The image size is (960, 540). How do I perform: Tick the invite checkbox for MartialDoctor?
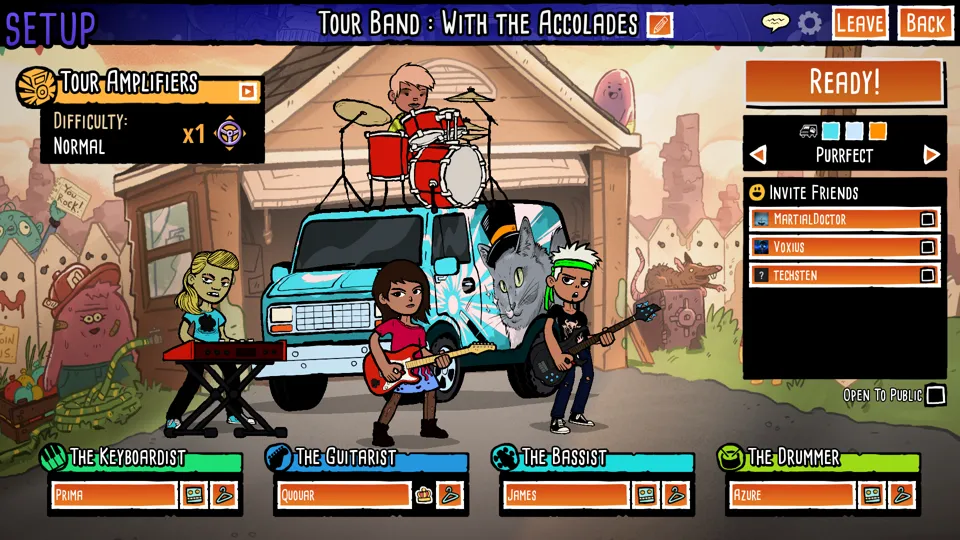[x=927, y=219]
